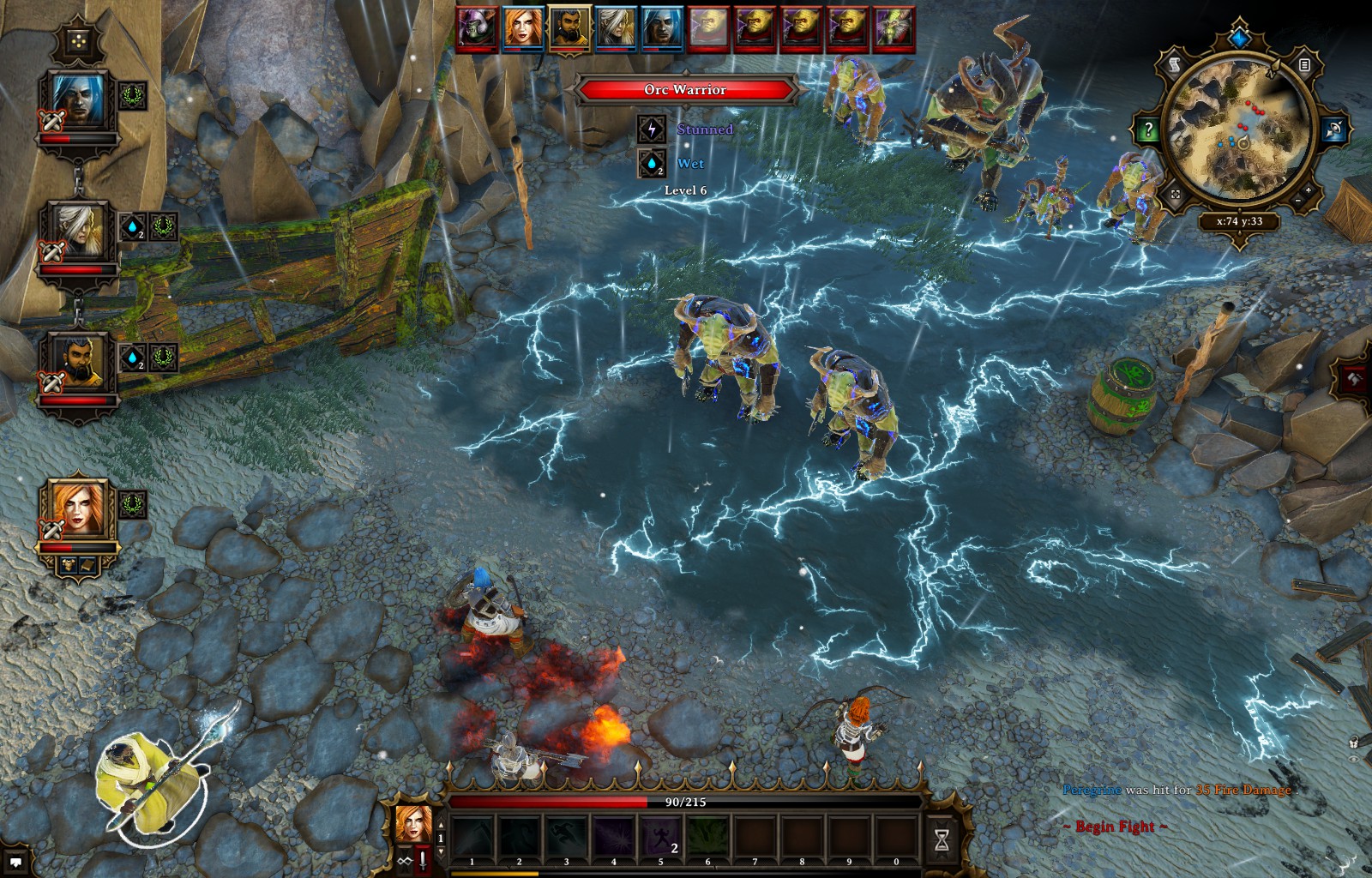Use the running figure skill in slot 3
The image size is (1372, 878).
(x=566, y=838)
